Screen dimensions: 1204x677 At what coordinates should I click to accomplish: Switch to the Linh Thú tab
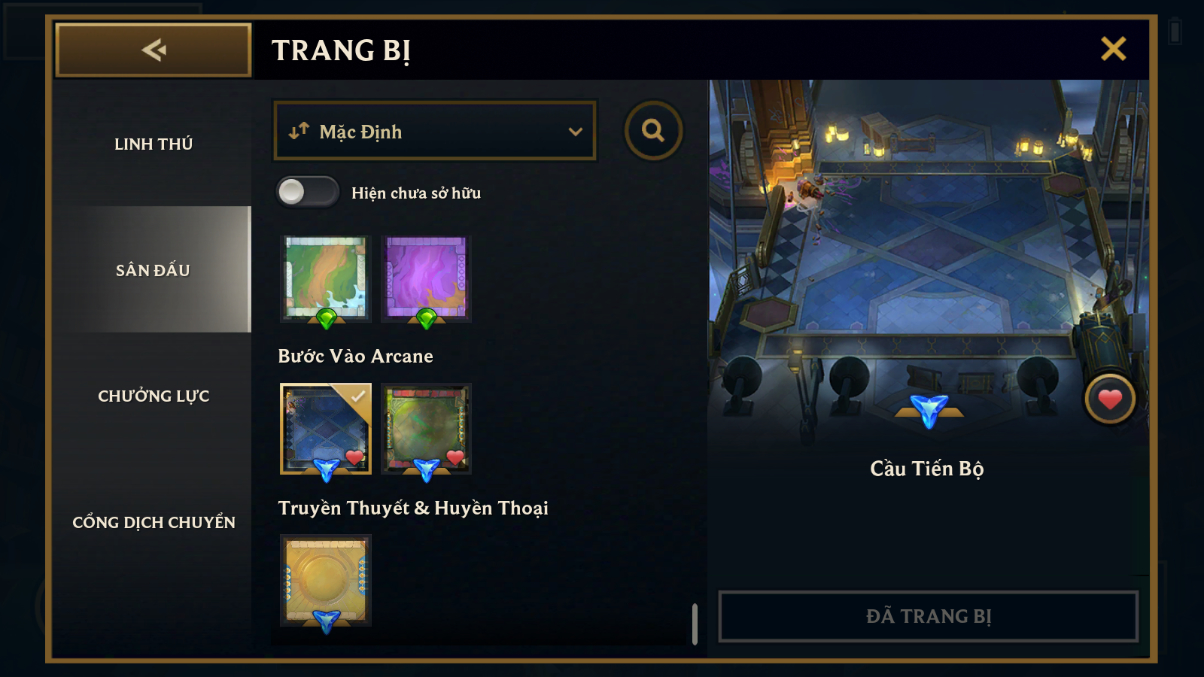(153, 144)
